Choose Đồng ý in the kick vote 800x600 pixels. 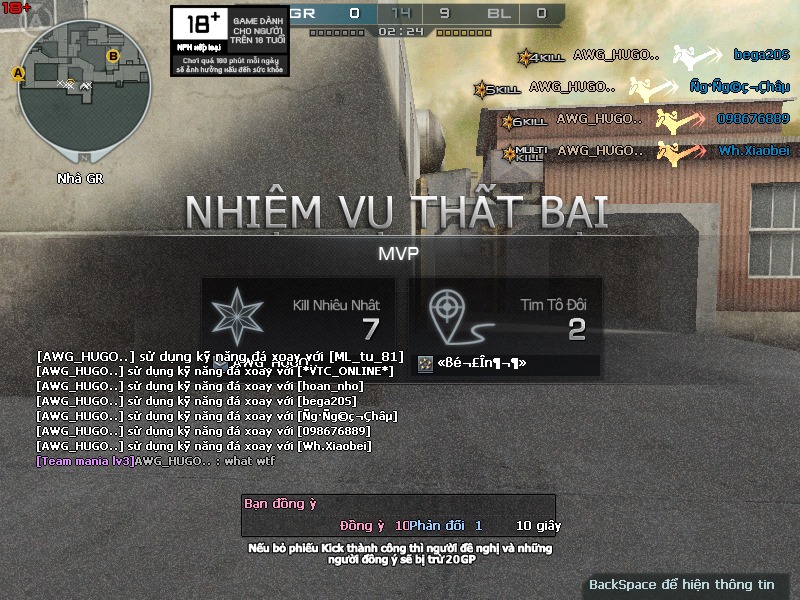click(362, 525)
